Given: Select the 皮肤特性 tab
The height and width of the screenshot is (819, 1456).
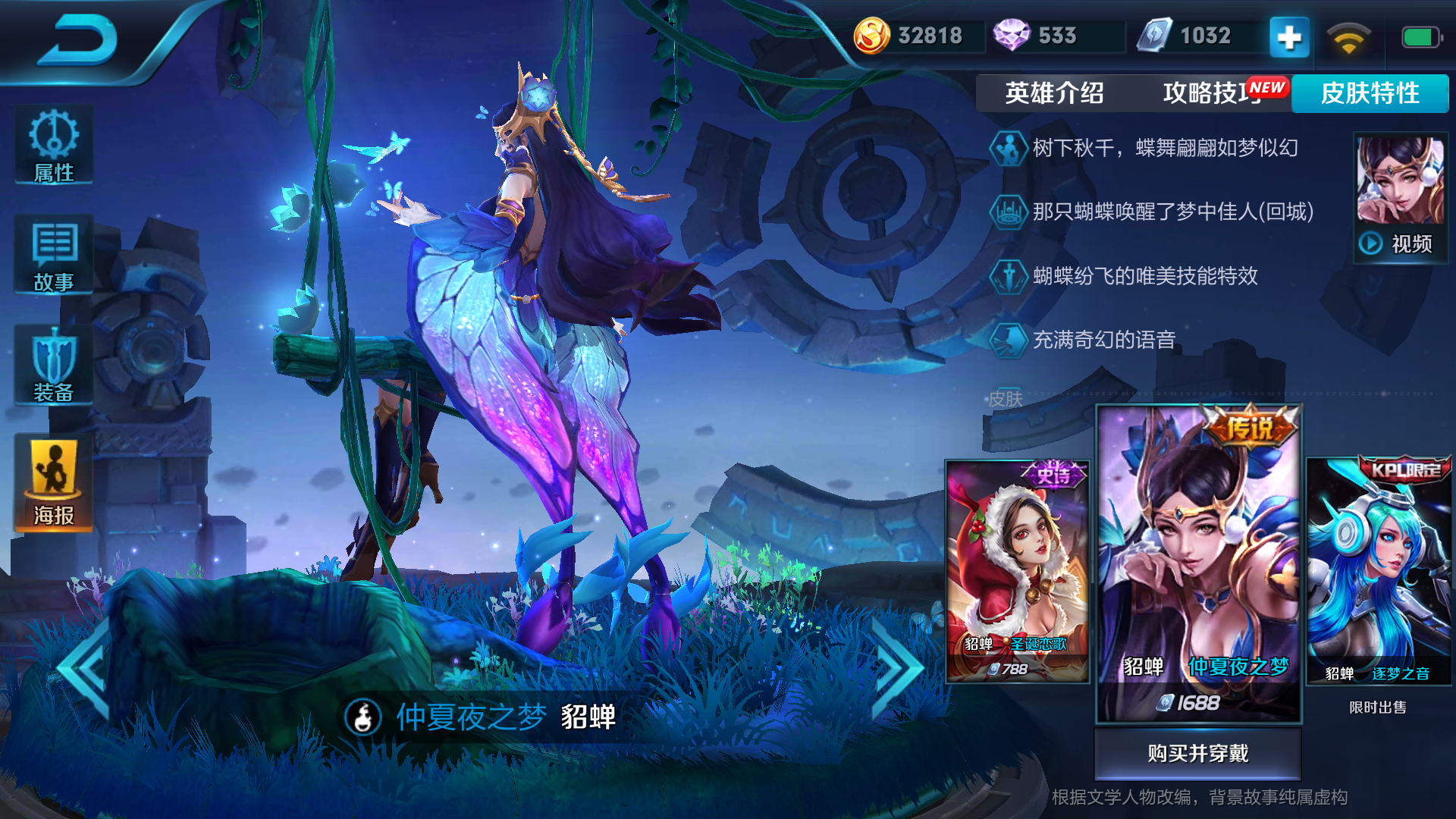Looking at the screenshot, I should pyautogui.click(x=1370, y=93).
